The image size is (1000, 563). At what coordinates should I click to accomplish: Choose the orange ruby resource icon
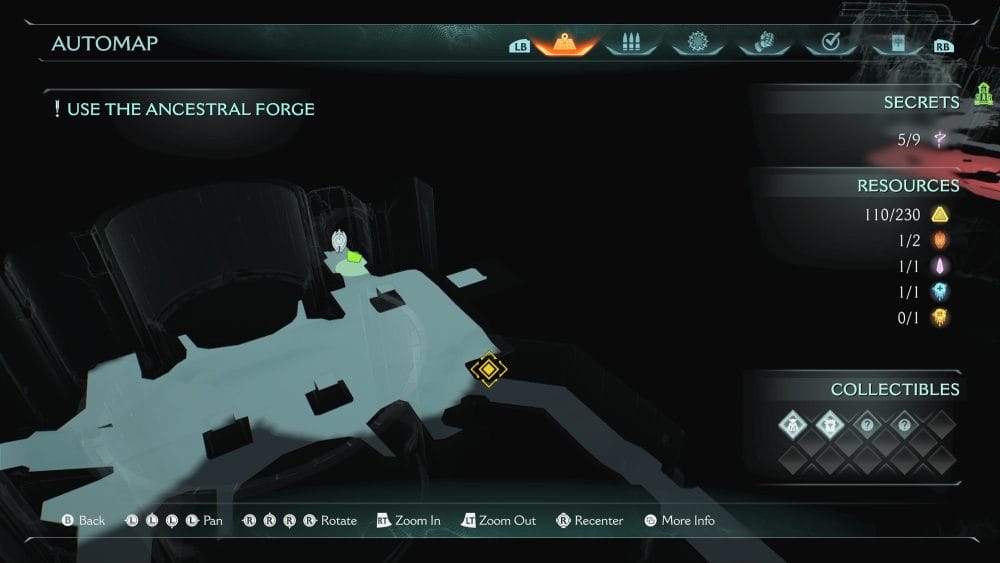coord(939,240)
